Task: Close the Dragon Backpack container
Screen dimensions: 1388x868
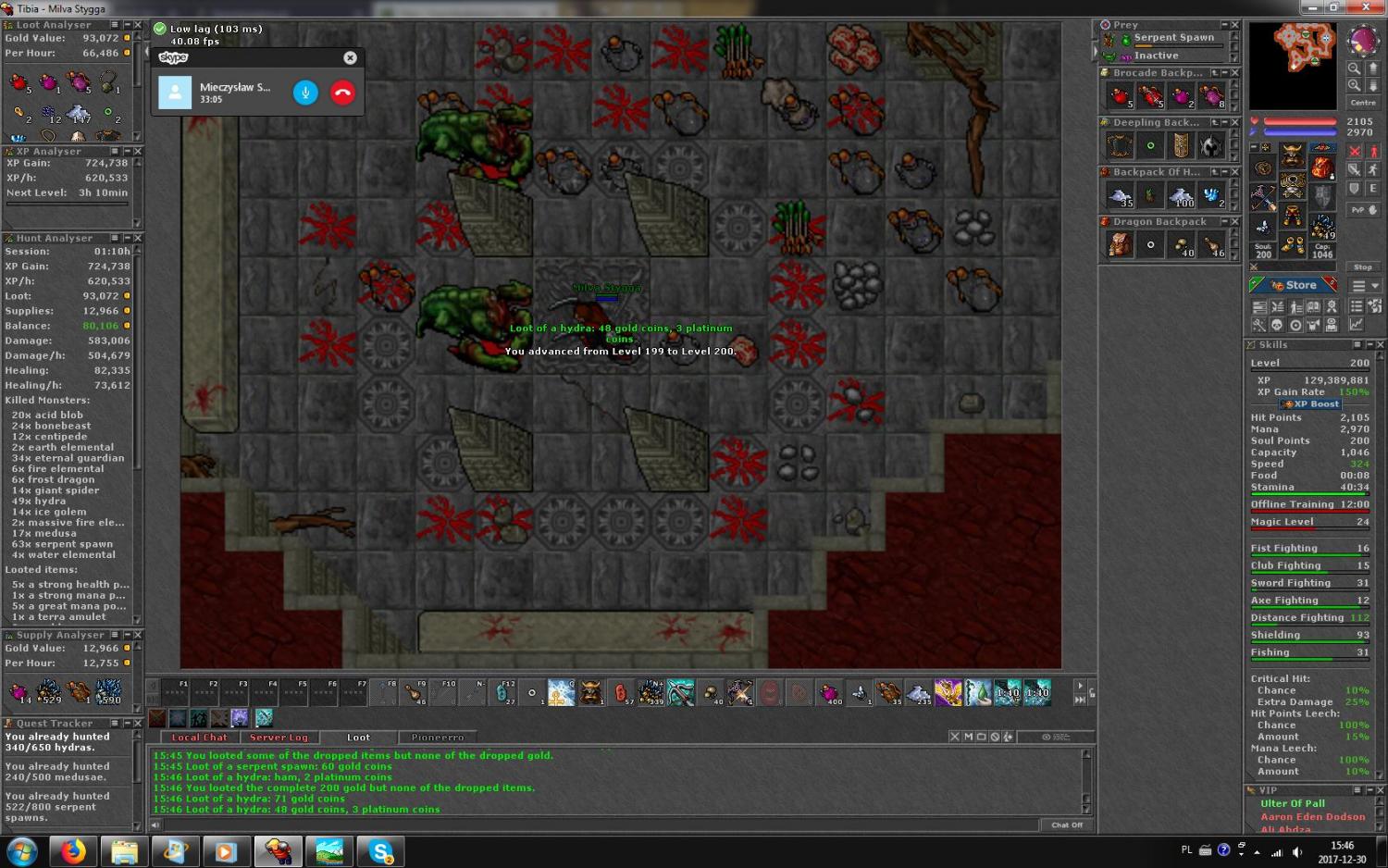Action: [x=1234, y=221]
